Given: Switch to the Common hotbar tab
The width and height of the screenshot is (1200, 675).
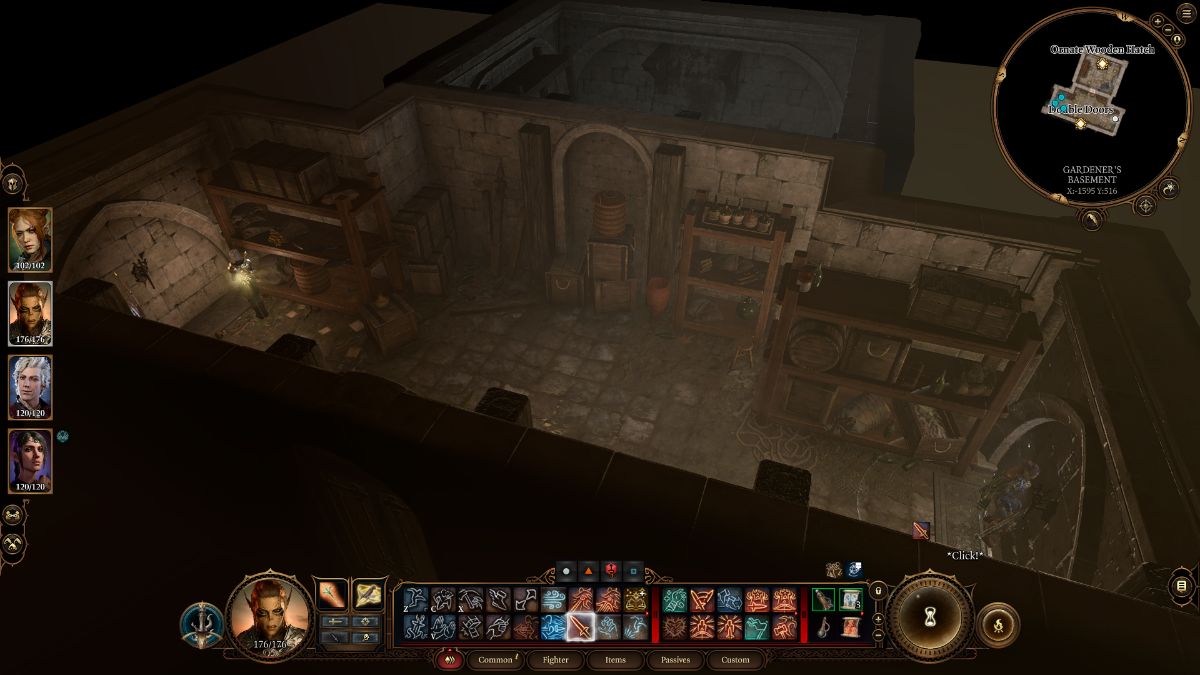Looking at the screenshot, I should [495, 660].
